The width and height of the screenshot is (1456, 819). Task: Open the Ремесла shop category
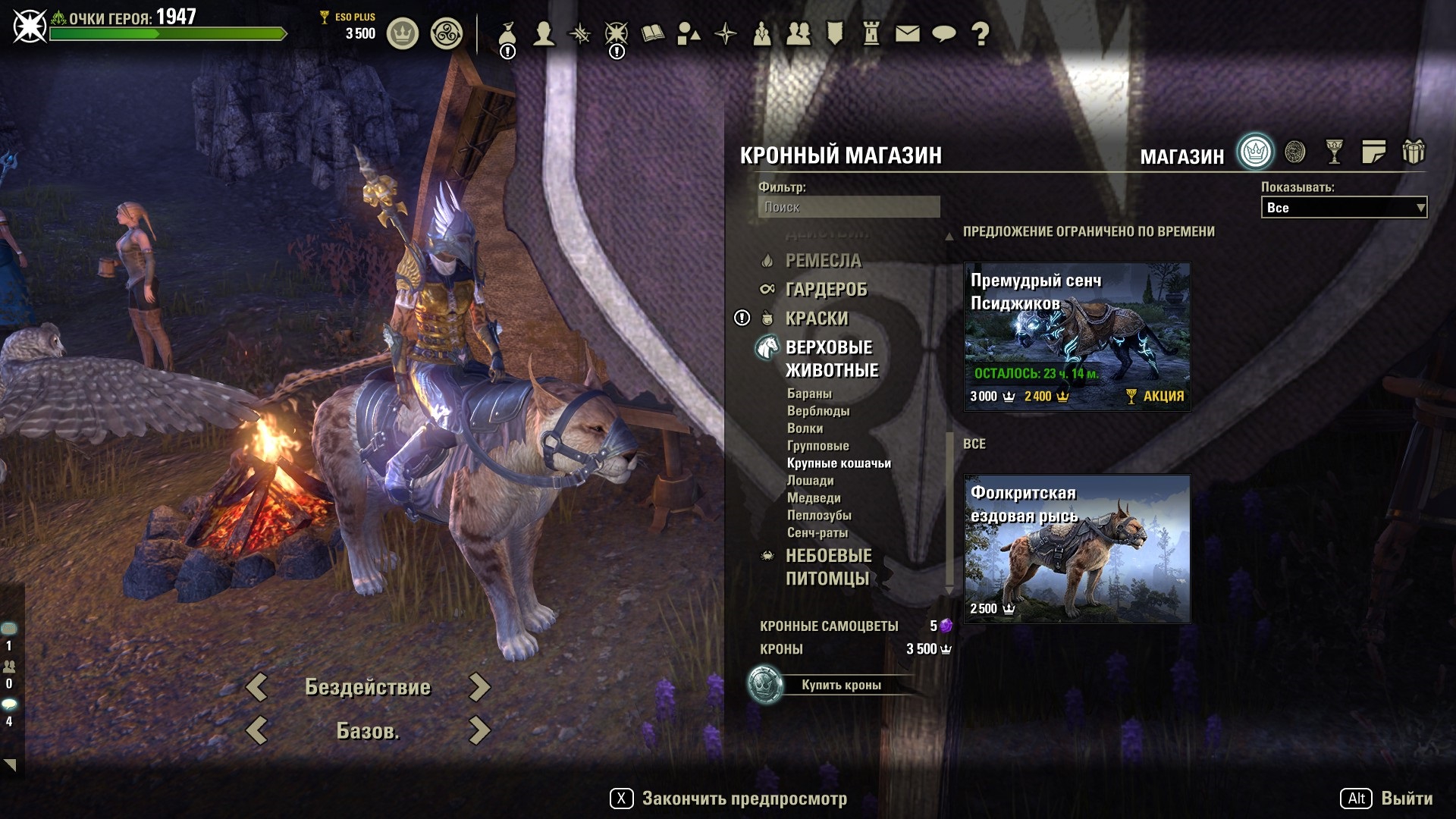click(x=823, y=261)
